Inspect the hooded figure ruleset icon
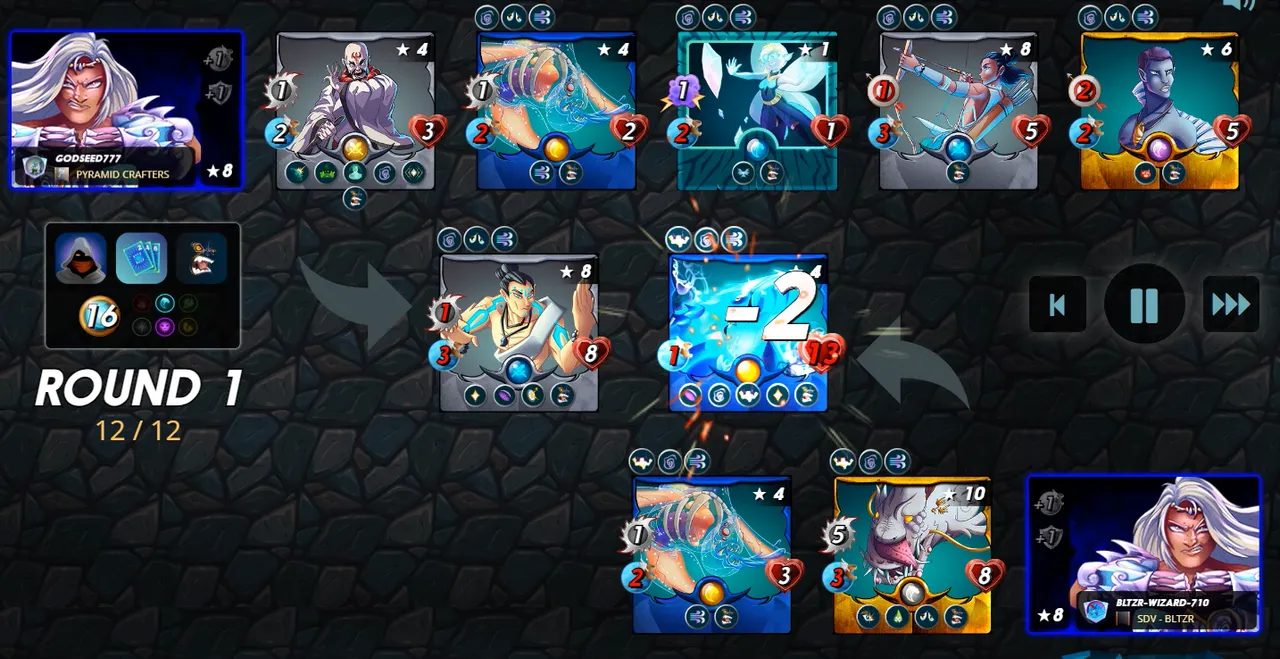Screen dimensions: 1280x659 click(x=81, y=258)
